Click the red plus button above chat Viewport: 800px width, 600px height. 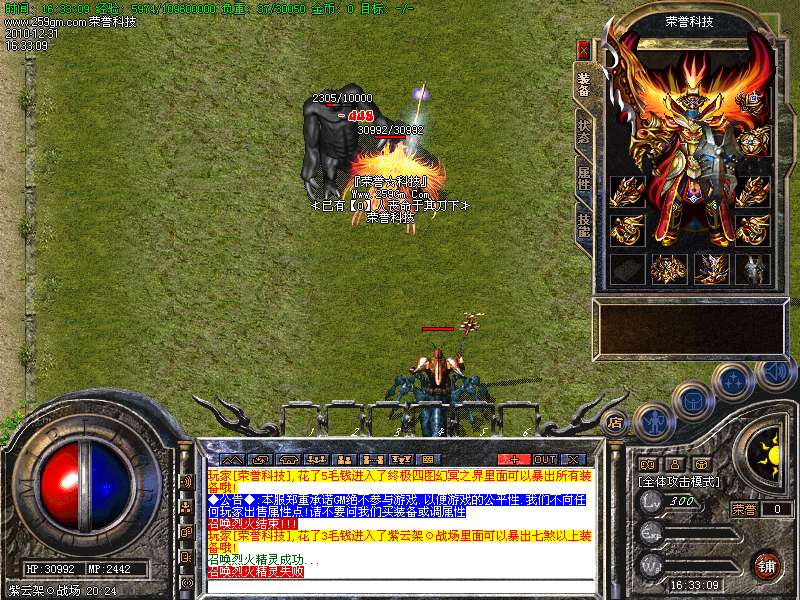tap(515, 459)
